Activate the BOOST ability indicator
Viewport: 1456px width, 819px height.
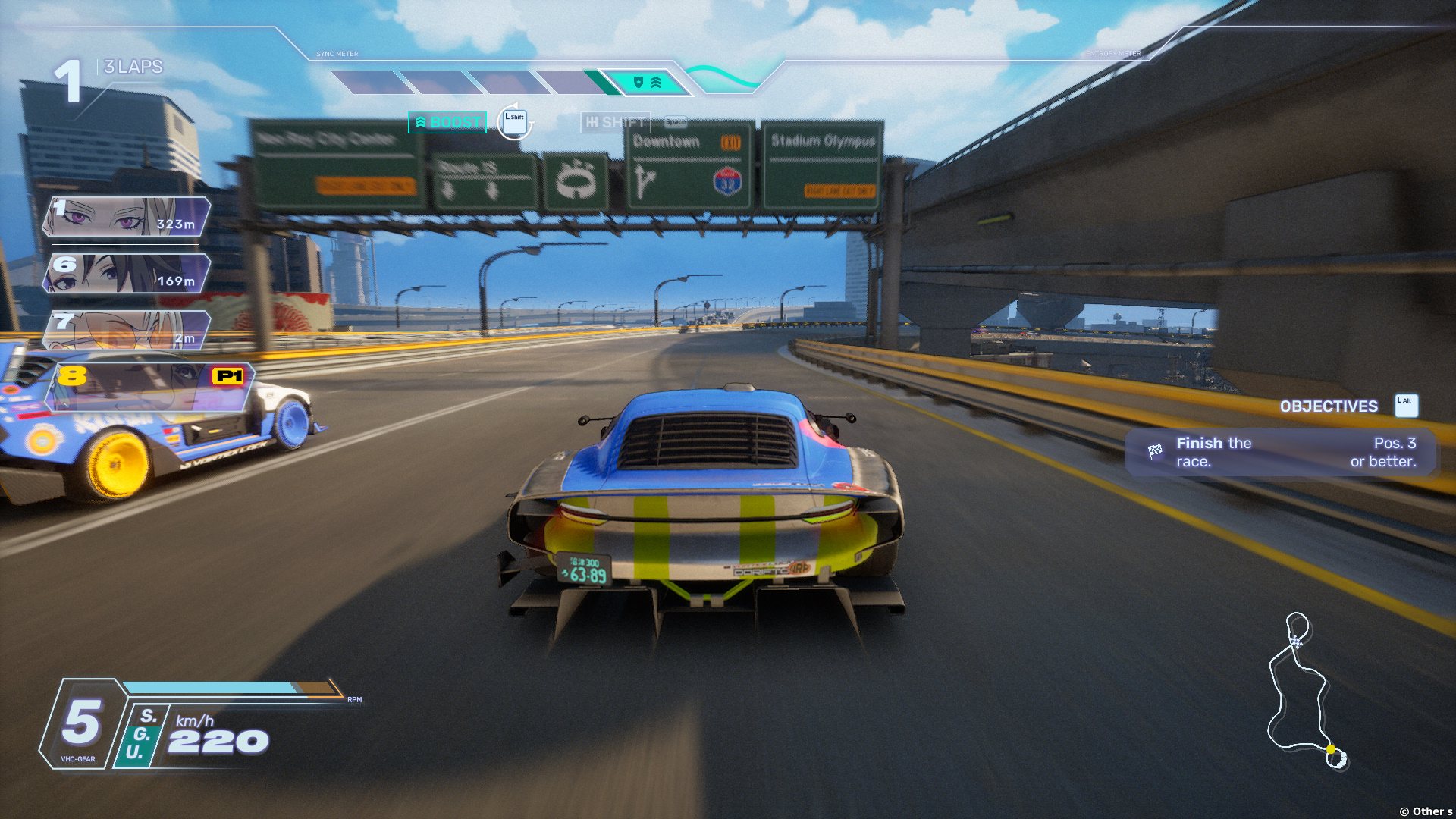(x=447, y=122)
